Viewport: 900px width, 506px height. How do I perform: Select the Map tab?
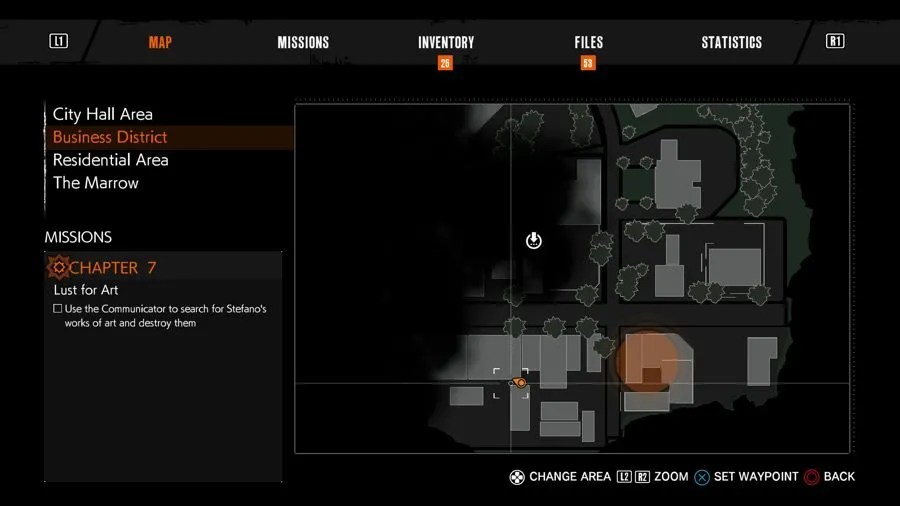coord(160,42)
